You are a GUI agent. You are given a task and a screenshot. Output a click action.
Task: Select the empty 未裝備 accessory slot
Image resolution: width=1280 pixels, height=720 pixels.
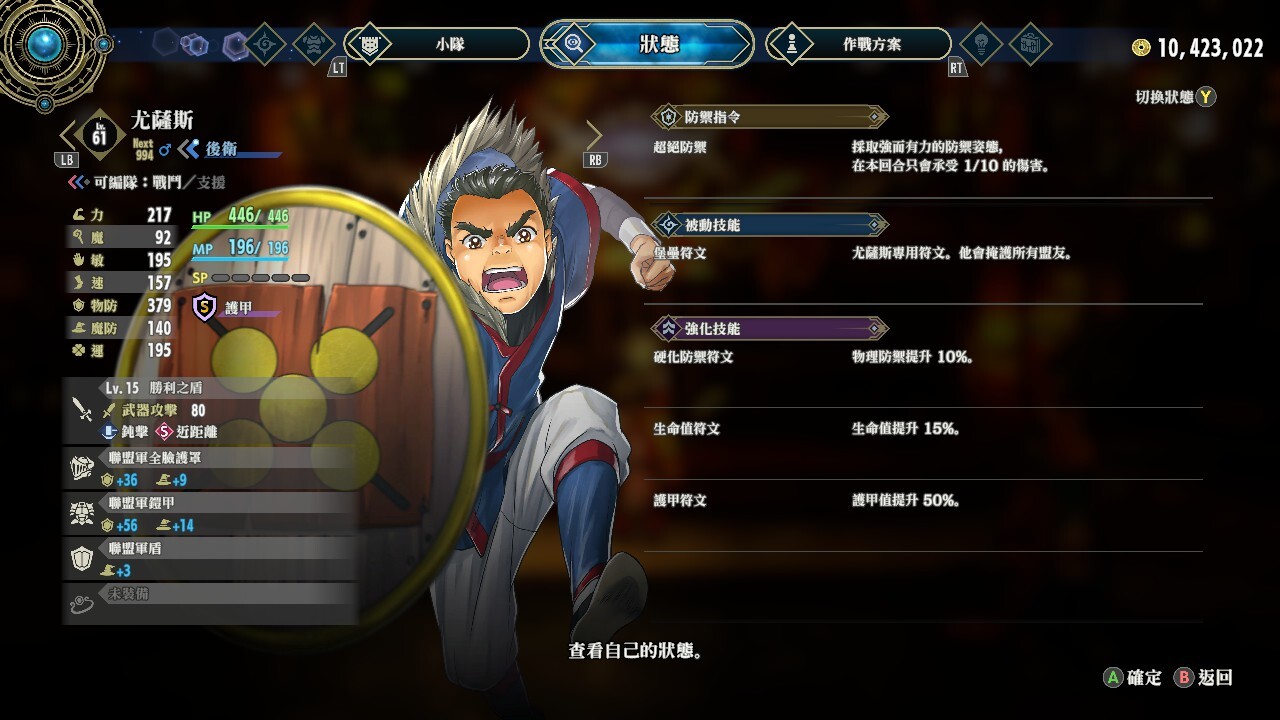point(210,603)
